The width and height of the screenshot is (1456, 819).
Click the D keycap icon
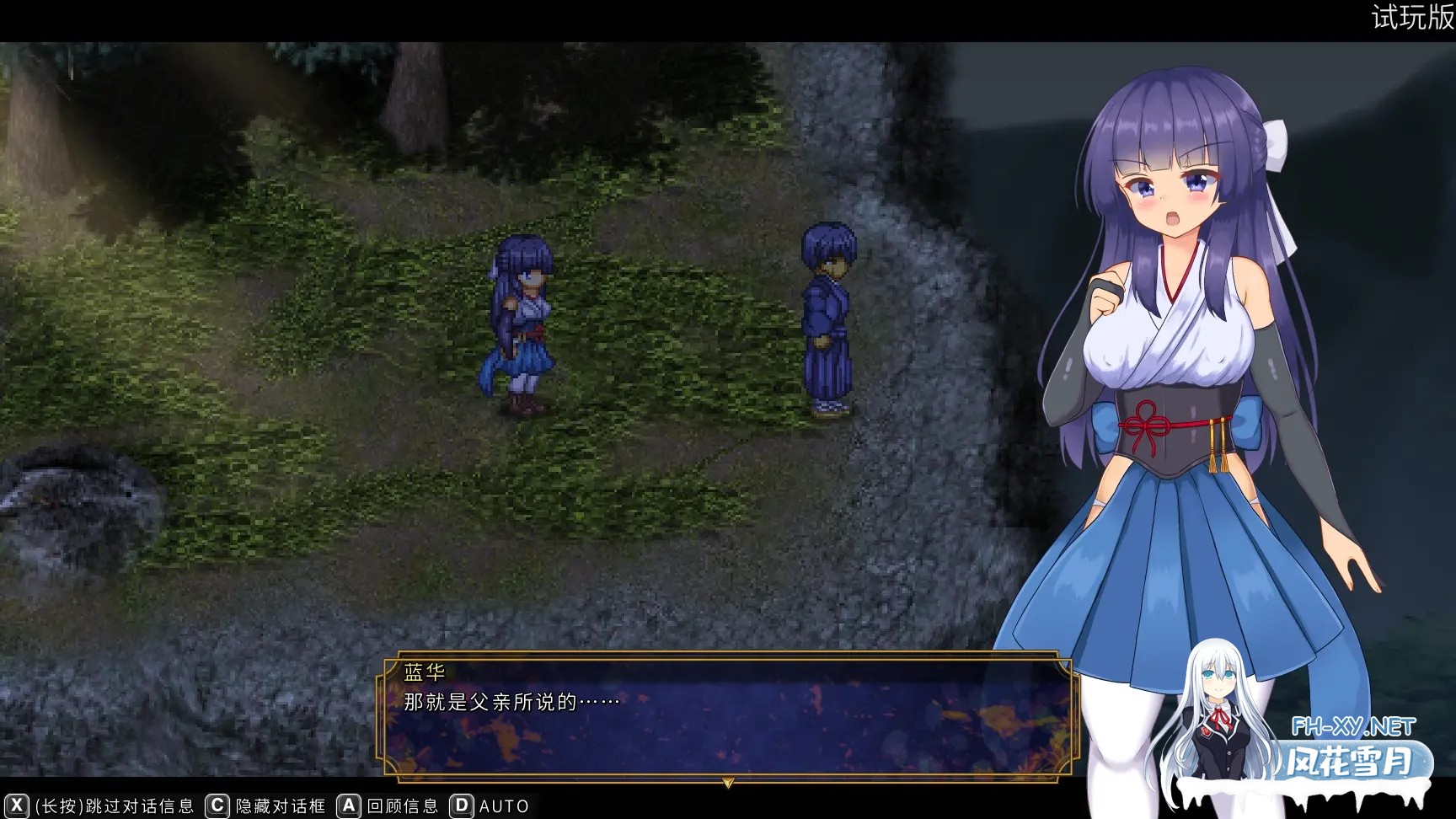(460, 806)
